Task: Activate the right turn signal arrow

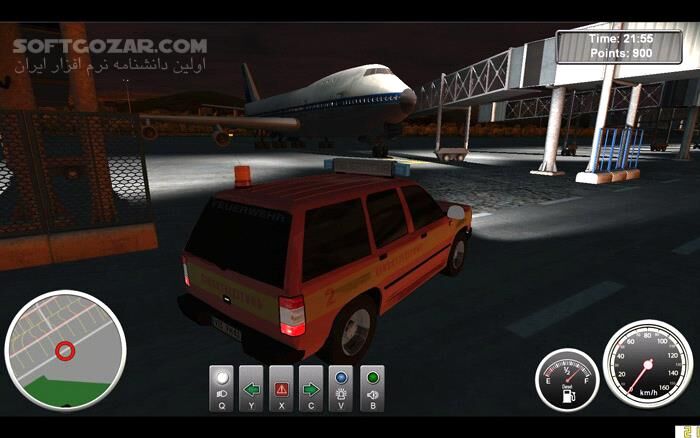Action: (x=312, y=388)
